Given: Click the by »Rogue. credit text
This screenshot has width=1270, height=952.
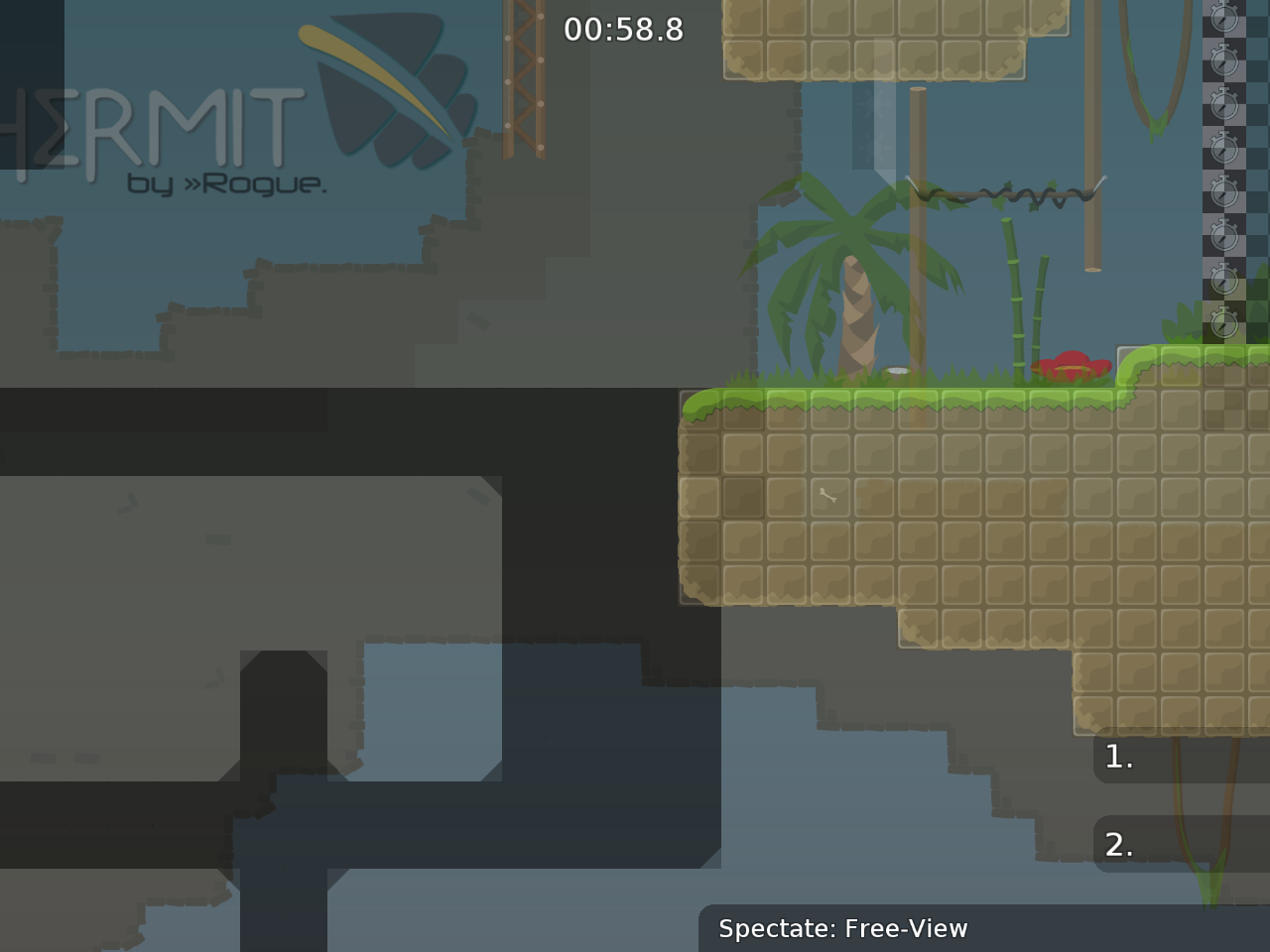Looking at the screenshot, I should [x=228, y=183].
